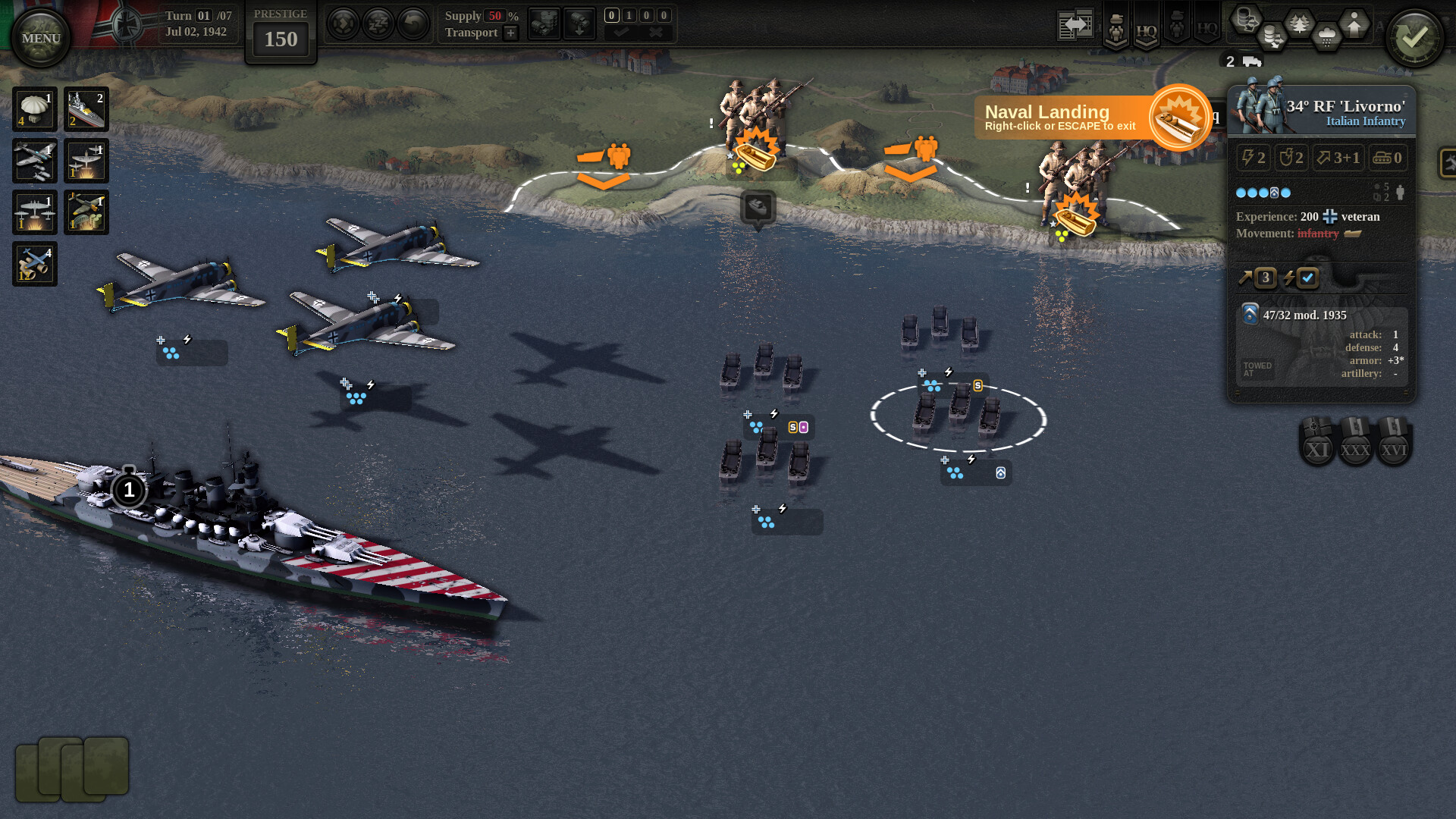Toggle the forest terrain map overlay
The height and width of the screenshot is (819, 1456).
[x=1300, y=24]
